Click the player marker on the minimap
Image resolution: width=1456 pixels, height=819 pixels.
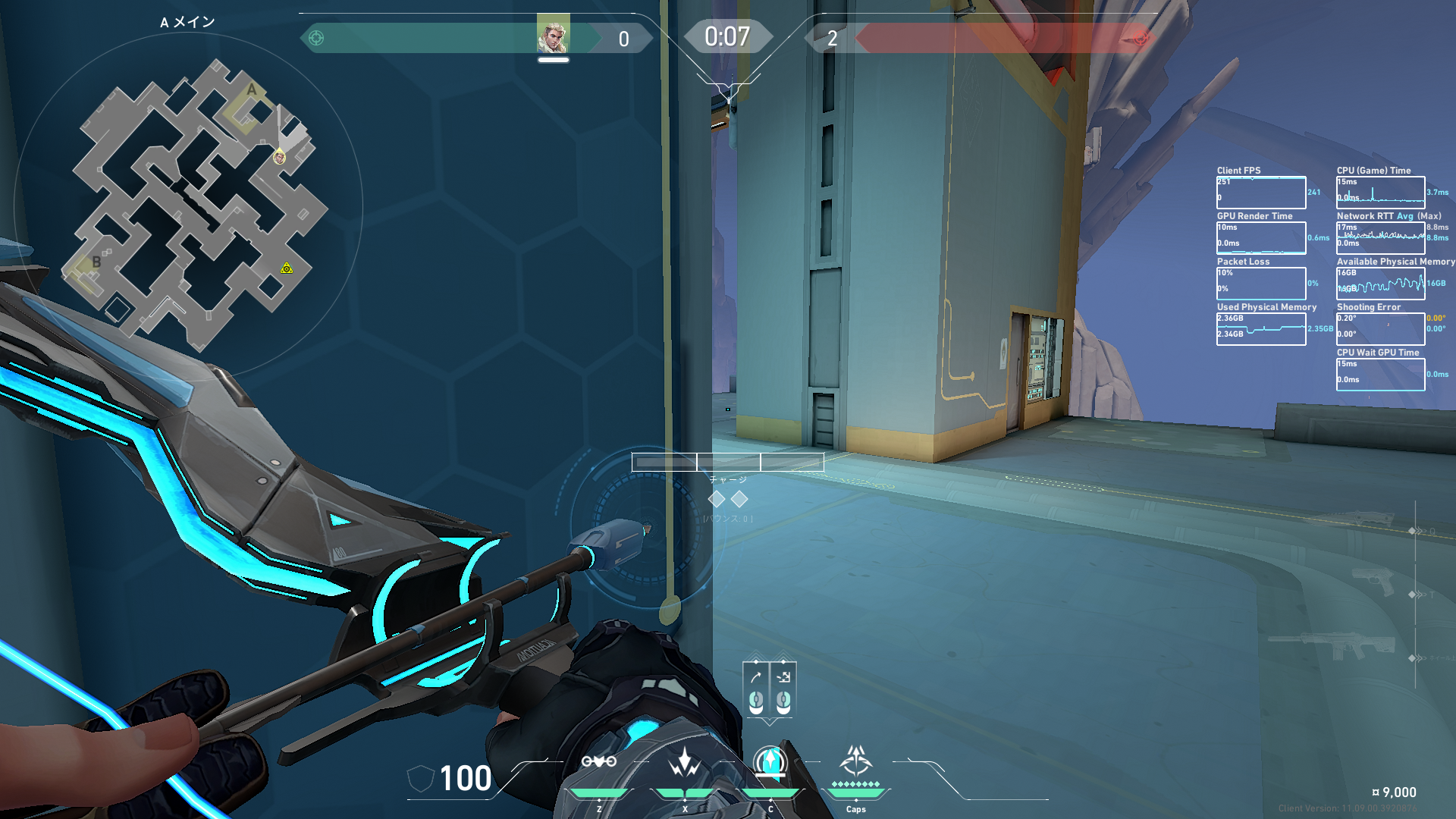click(279, 157)
